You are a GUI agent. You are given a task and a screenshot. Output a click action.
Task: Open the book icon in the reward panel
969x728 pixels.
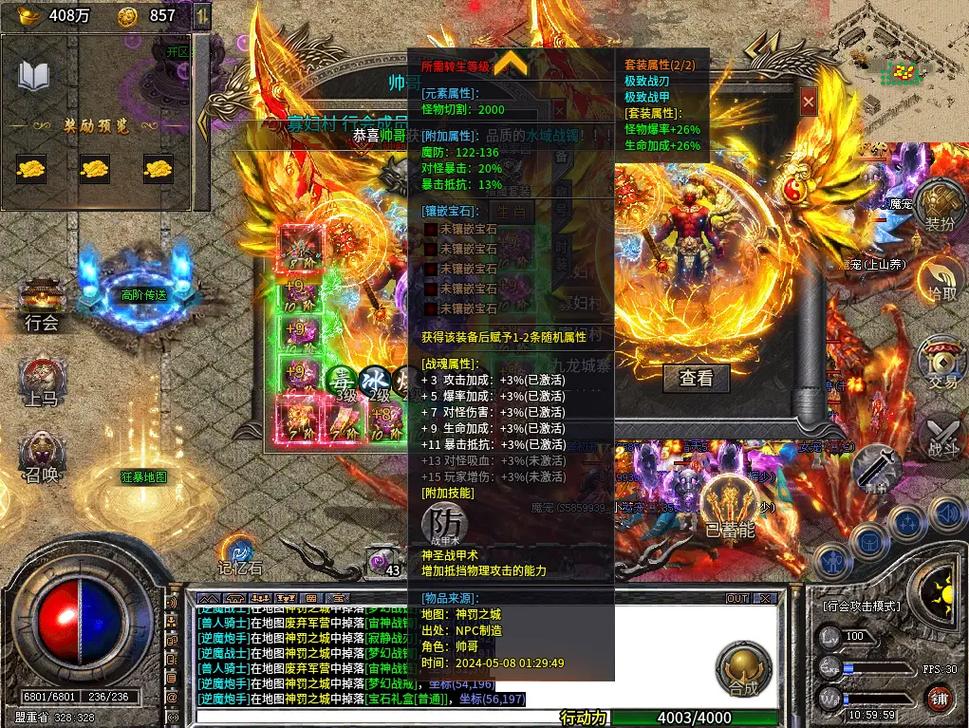pyautogui.click(x=34, y=77)
